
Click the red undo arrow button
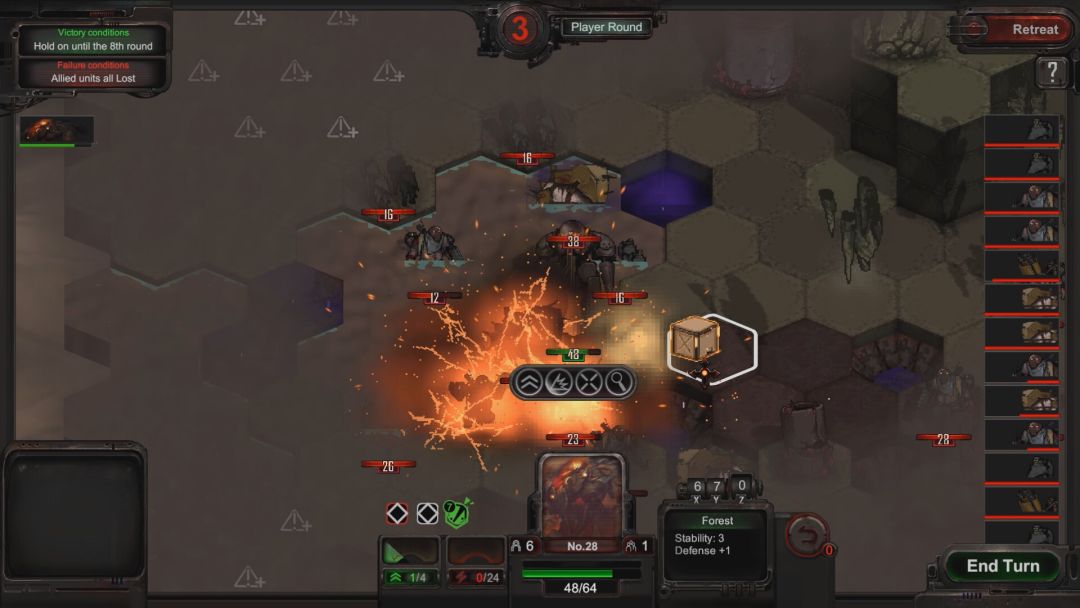(806, 534)
